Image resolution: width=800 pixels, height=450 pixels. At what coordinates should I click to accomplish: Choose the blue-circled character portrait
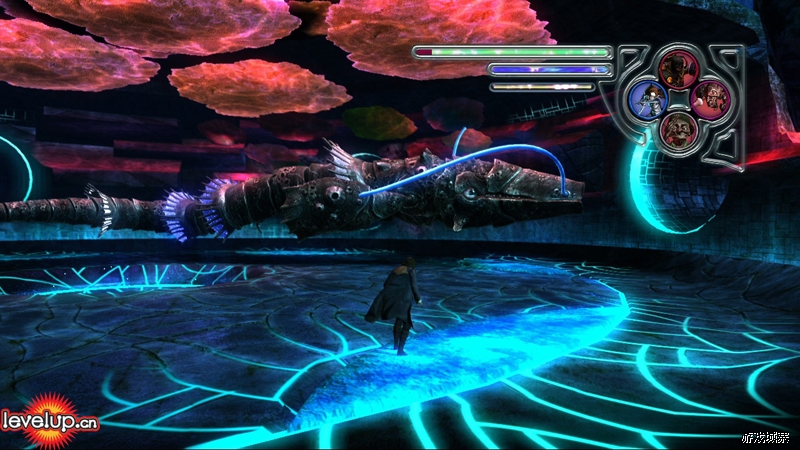[x=648, y=98]
